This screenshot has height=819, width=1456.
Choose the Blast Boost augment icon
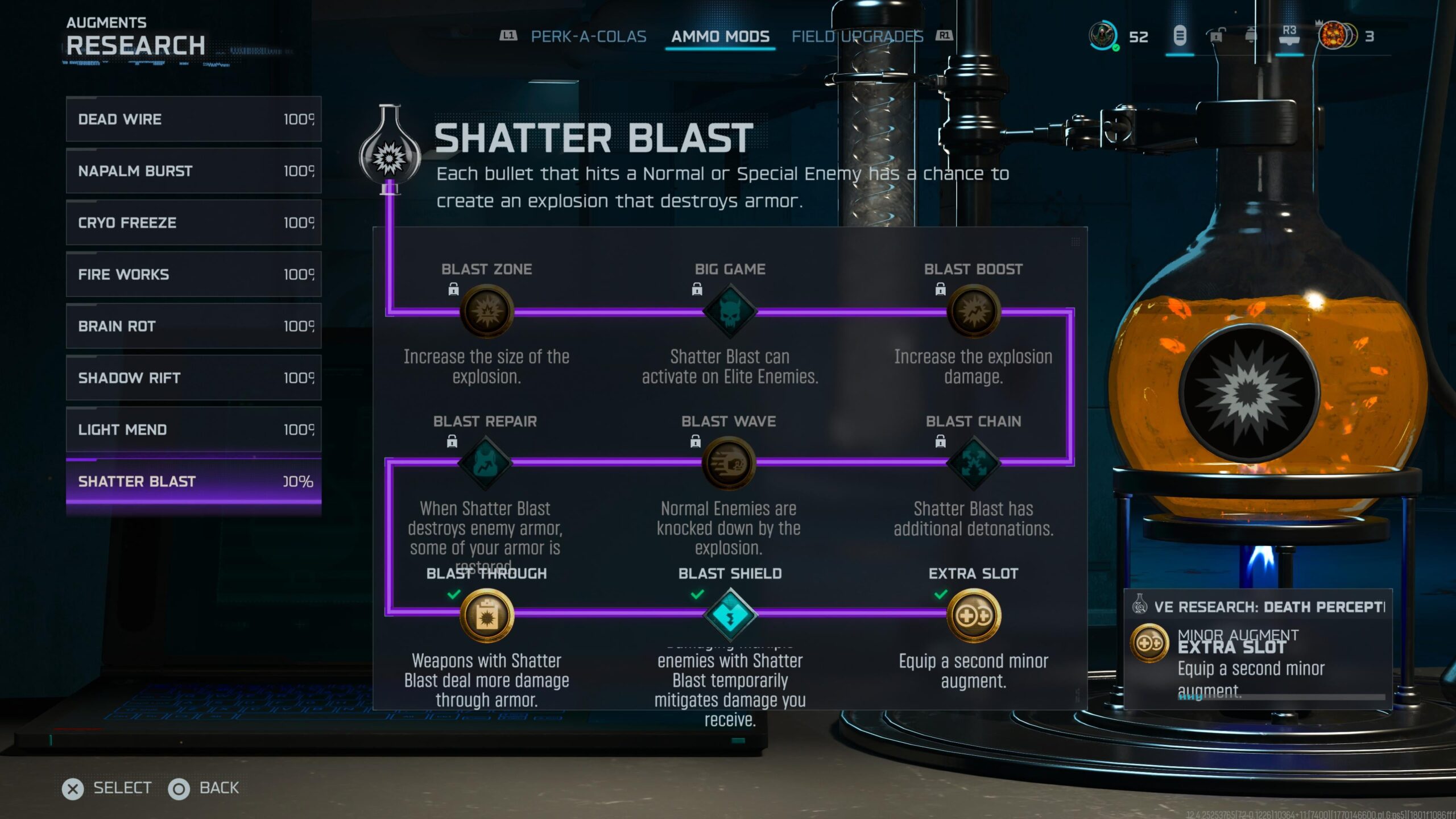(x=973, y=312)
